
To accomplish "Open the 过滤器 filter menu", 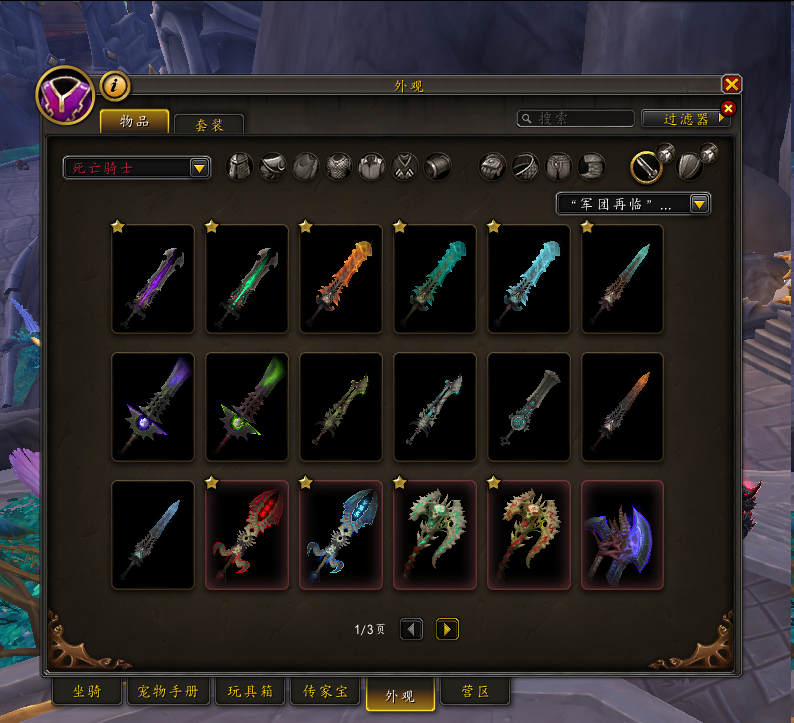I will tap(685, 118).
